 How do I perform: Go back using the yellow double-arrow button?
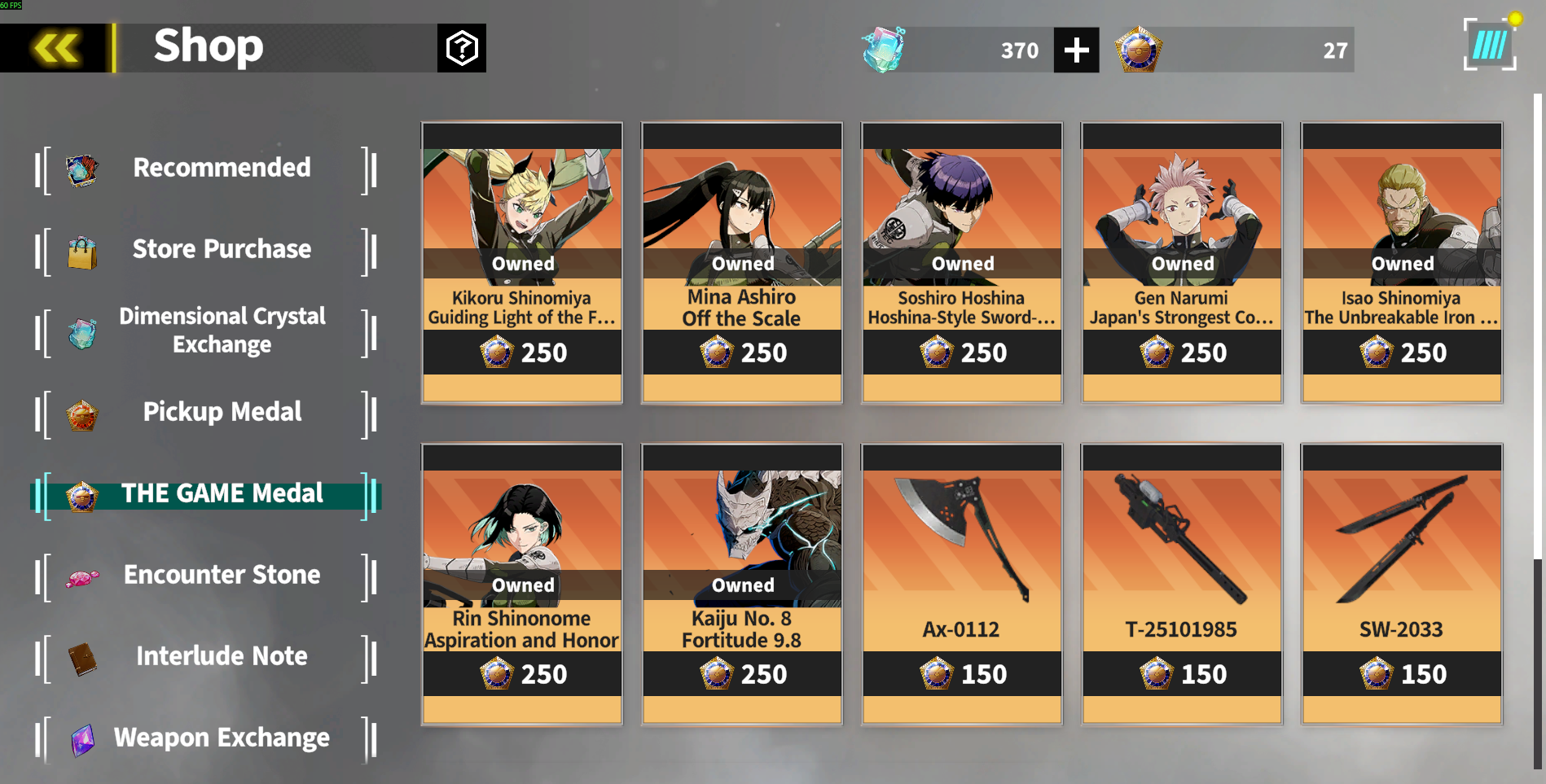(55, 48)
